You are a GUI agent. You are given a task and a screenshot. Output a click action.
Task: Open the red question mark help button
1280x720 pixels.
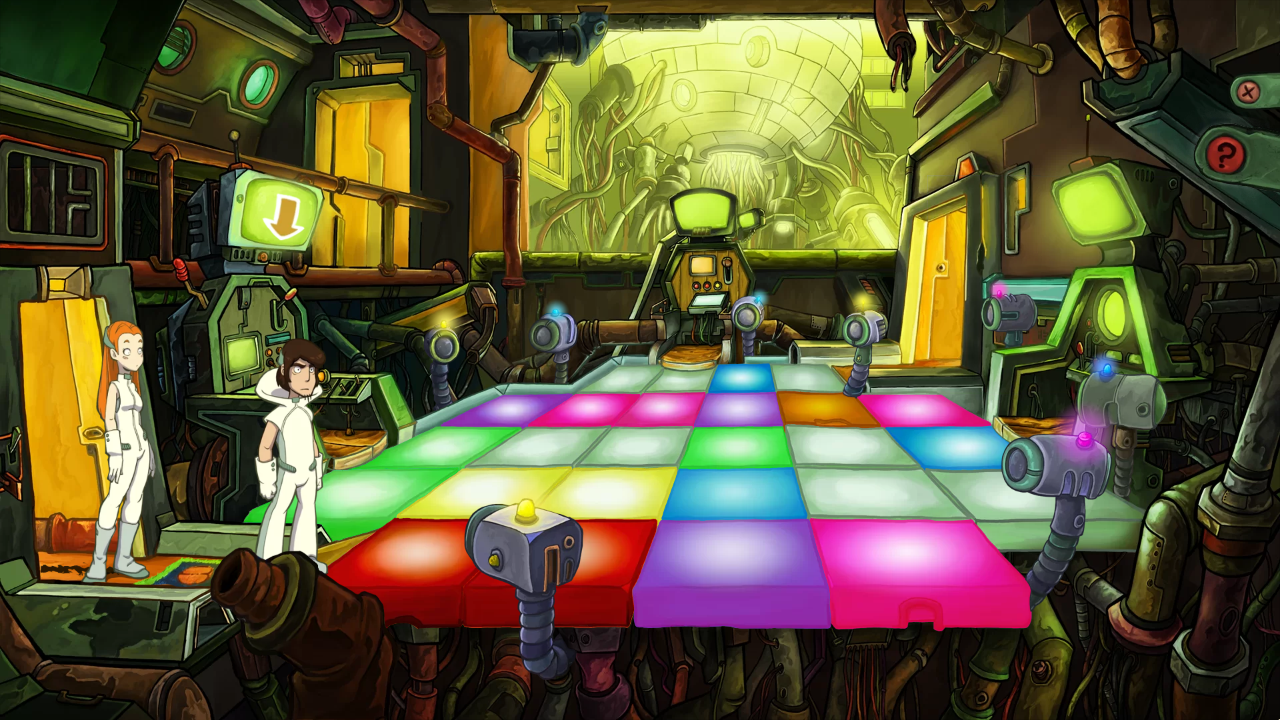point(1224,155)
